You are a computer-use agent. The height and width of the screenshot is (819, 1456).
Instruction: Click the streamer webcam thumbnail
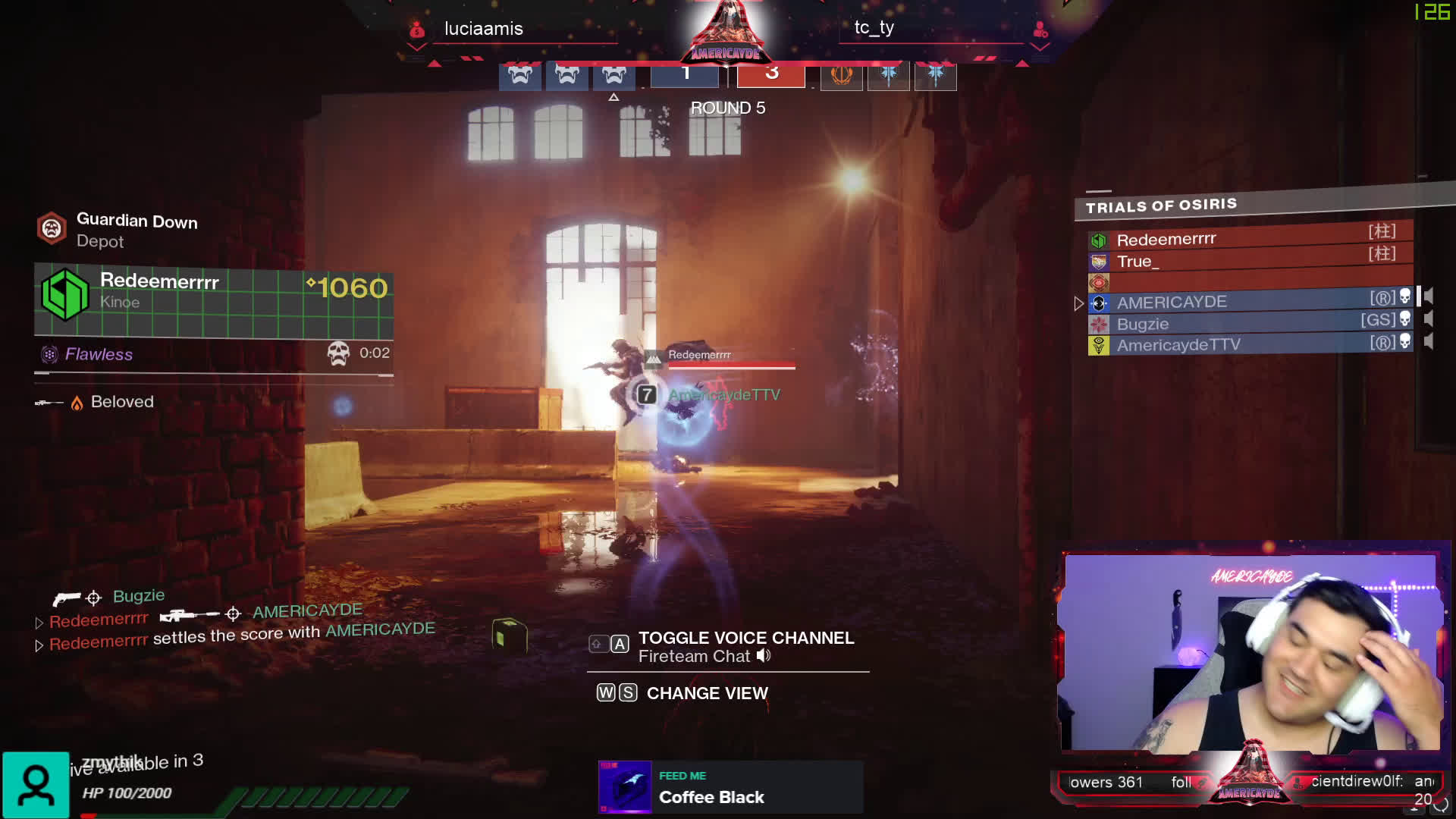1251,652
